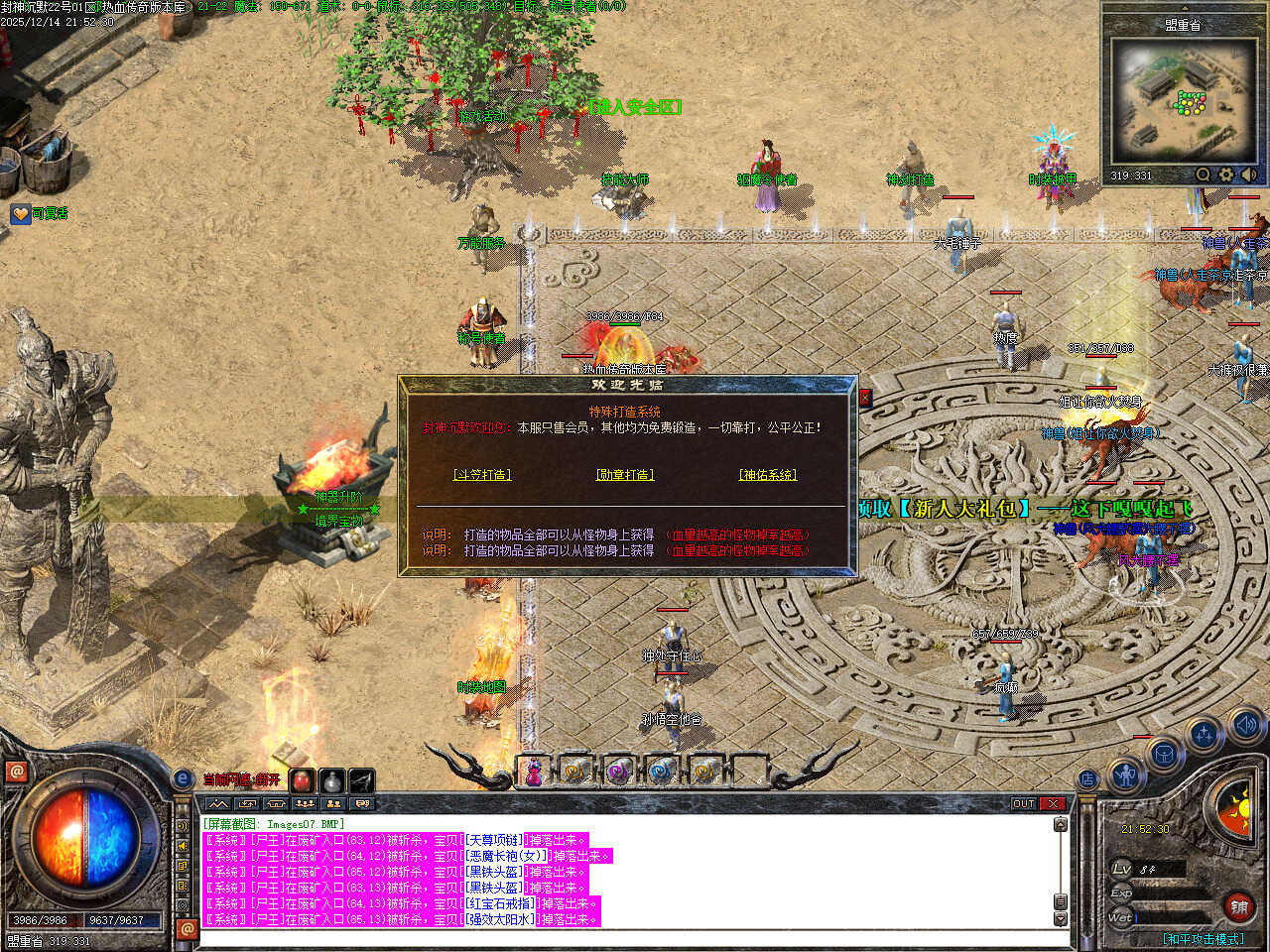Image resolution: width=1270 pixels, height=952 pixels.
Task: Select the pink gourd potion in the hotbar
Action: pos(534,772)
